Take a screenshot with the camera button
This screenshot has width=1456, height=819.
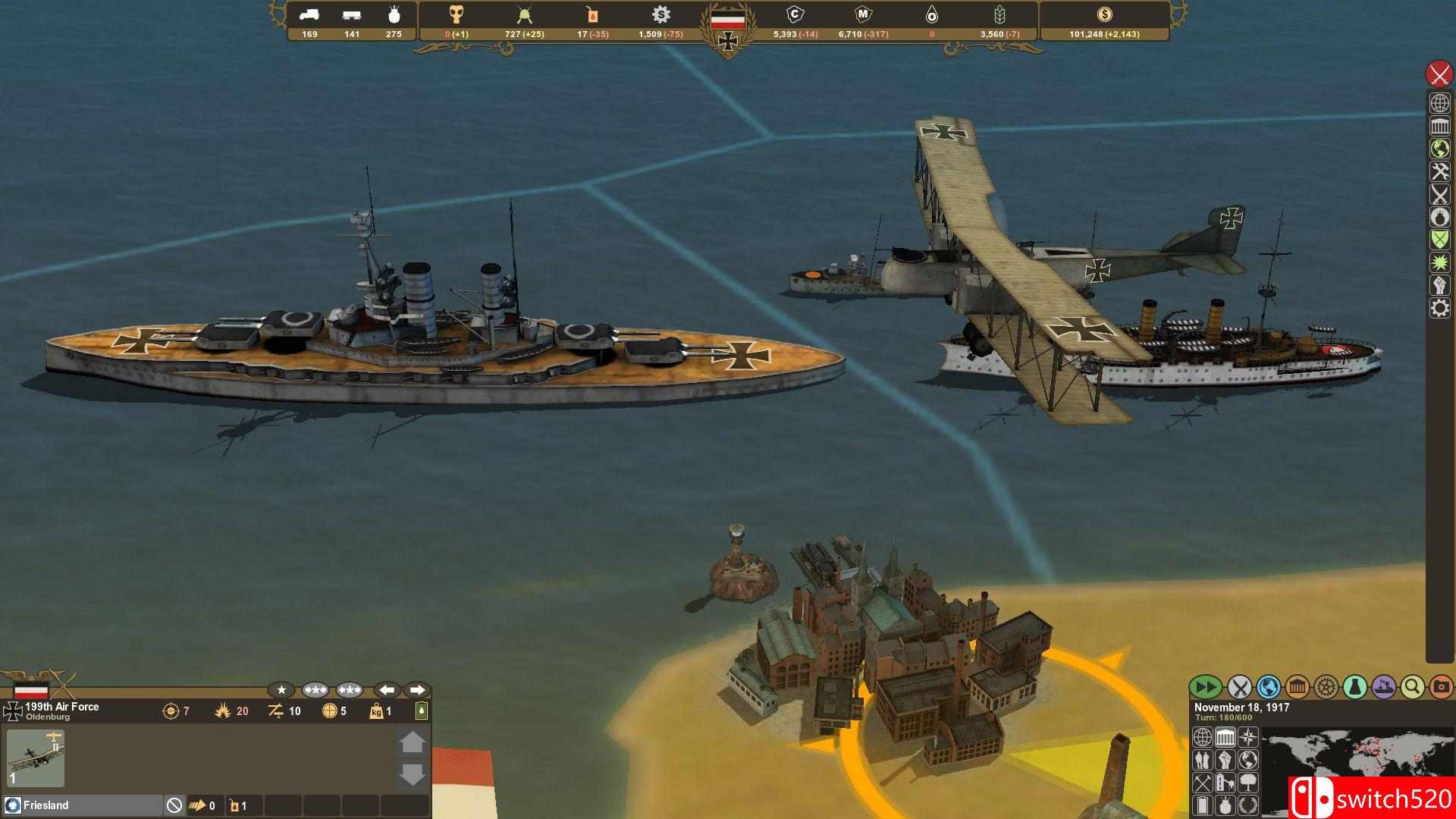[x=1441, y=687]
